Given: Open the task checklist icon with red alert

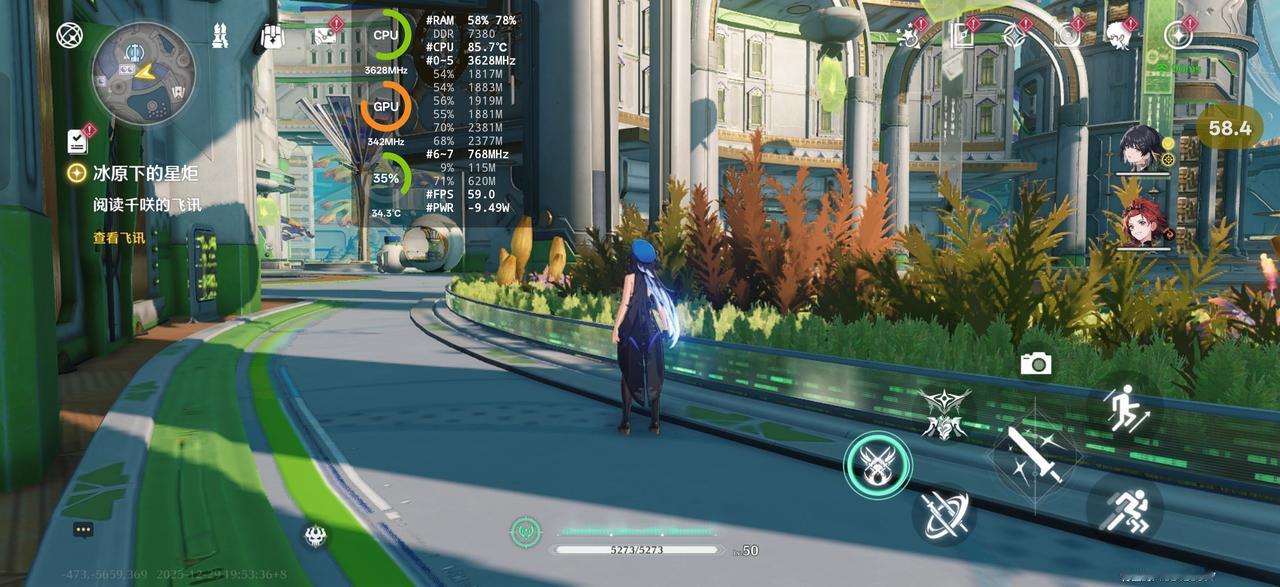Looking at the screenshot, I should tap(78, 140).
